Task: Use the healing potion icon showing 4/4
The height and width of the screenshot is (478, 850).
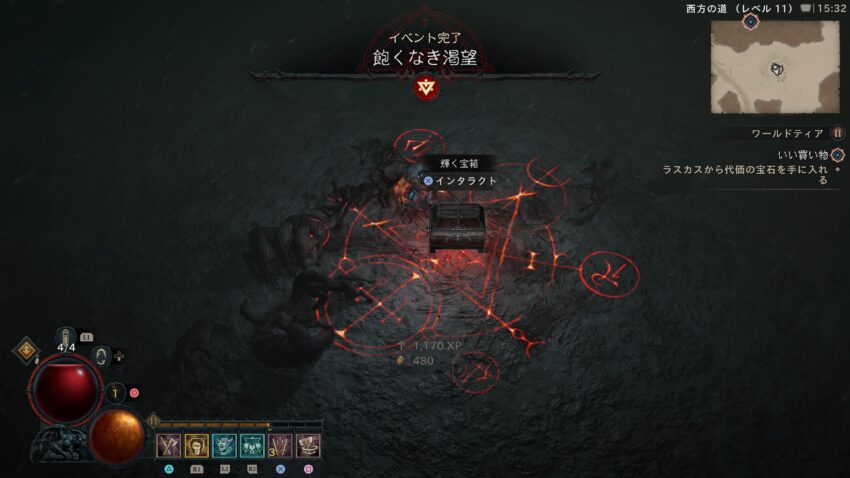Action: [x=67, y=342]
